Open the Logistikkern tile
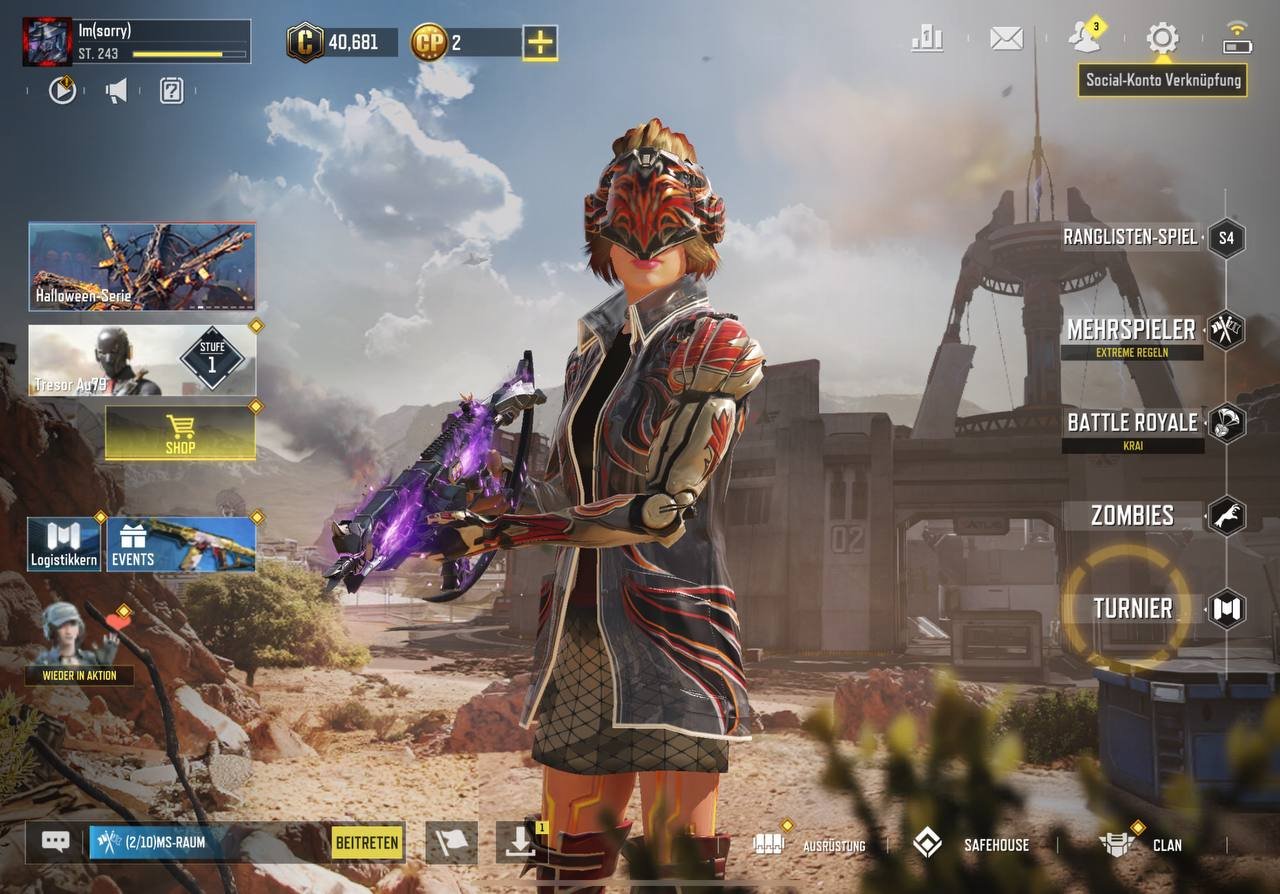1280x894 pixels. tap(63, 544)
